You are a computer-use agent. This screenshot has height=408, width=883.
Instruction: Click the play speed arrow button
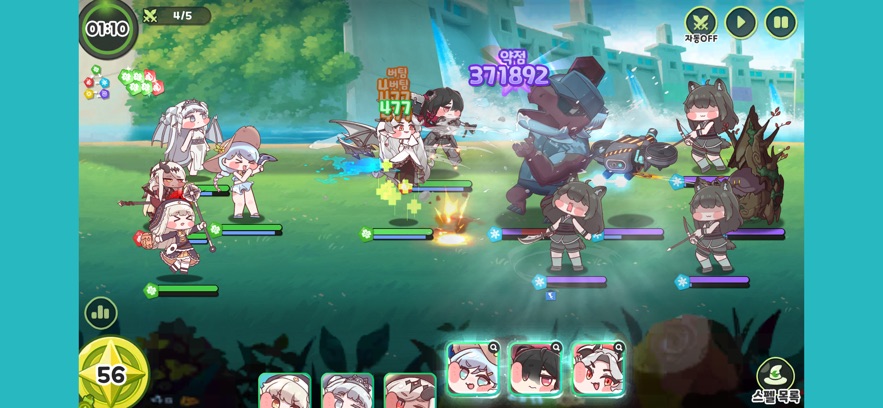pyautogui.click(x=741, y=22)
